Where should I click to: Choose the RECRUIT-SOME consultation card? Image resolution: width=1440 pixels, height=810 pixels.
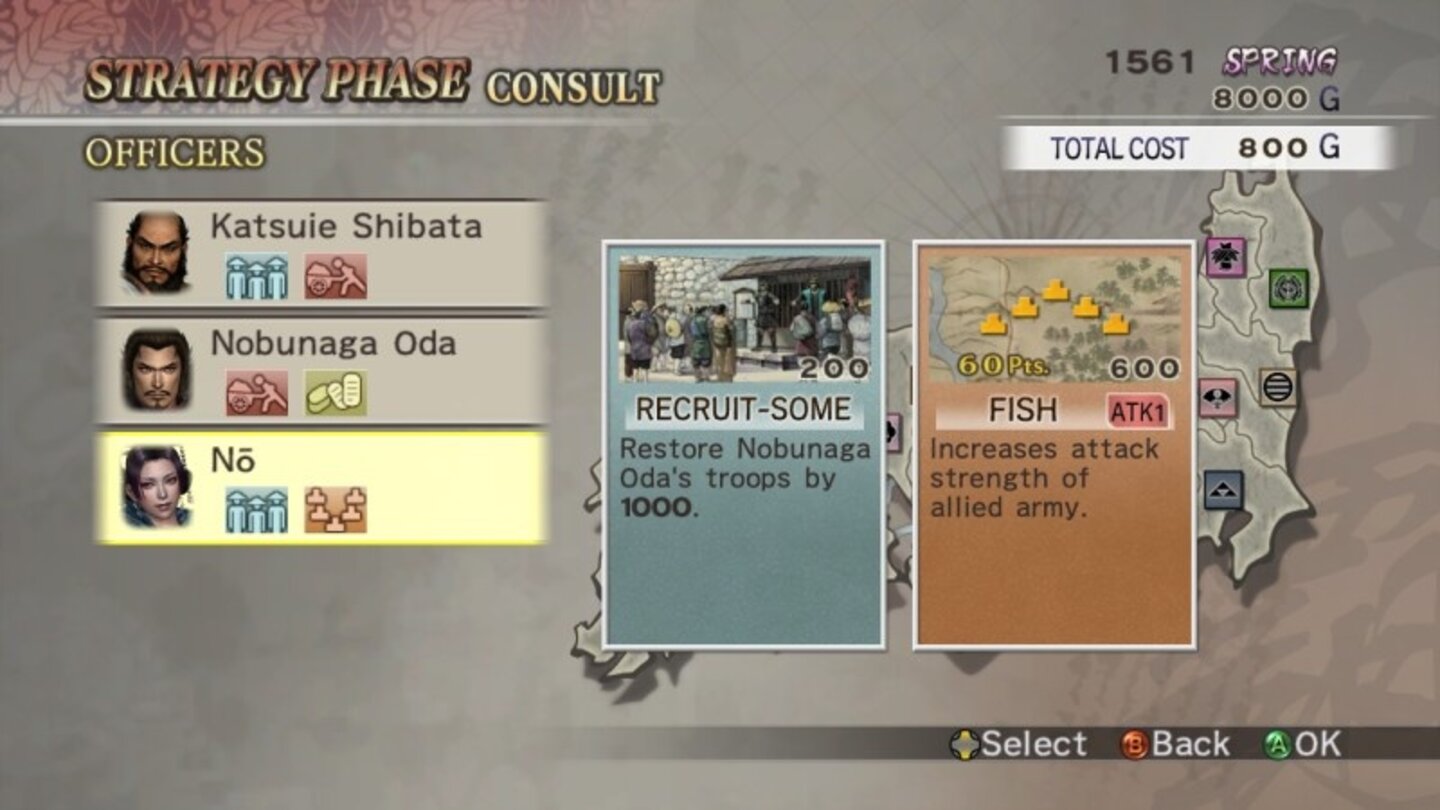[x=745, y=445]
